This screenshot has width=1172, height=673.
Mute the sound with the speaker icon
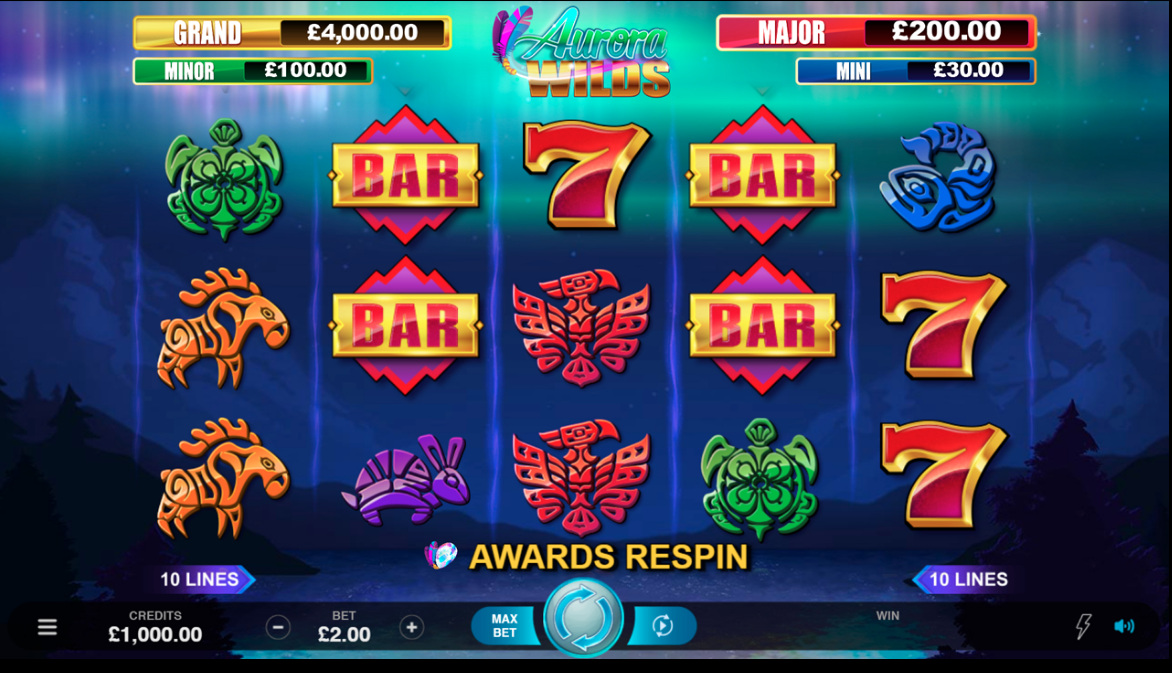click(1124, 626)
